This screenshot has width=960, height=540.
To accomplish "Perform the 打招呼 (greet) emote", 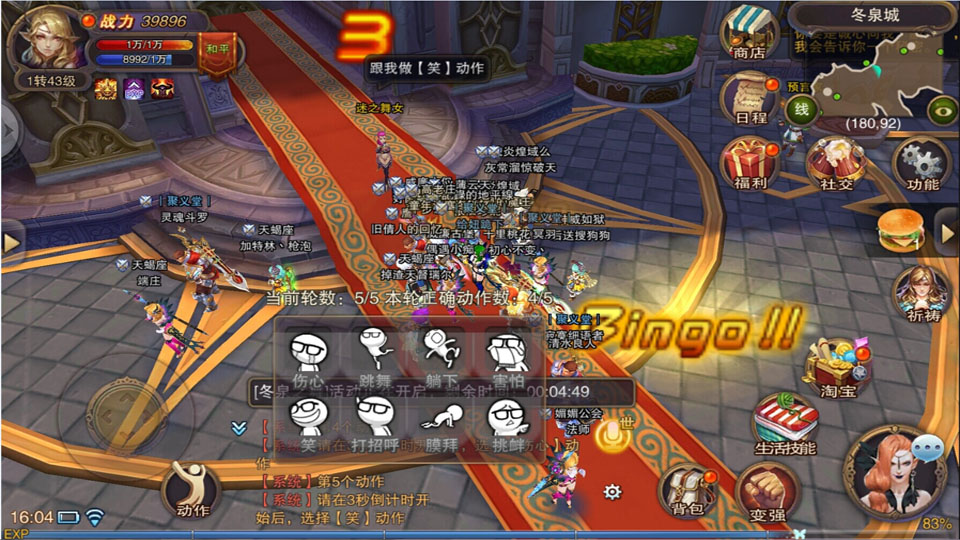I will point(374,420).
